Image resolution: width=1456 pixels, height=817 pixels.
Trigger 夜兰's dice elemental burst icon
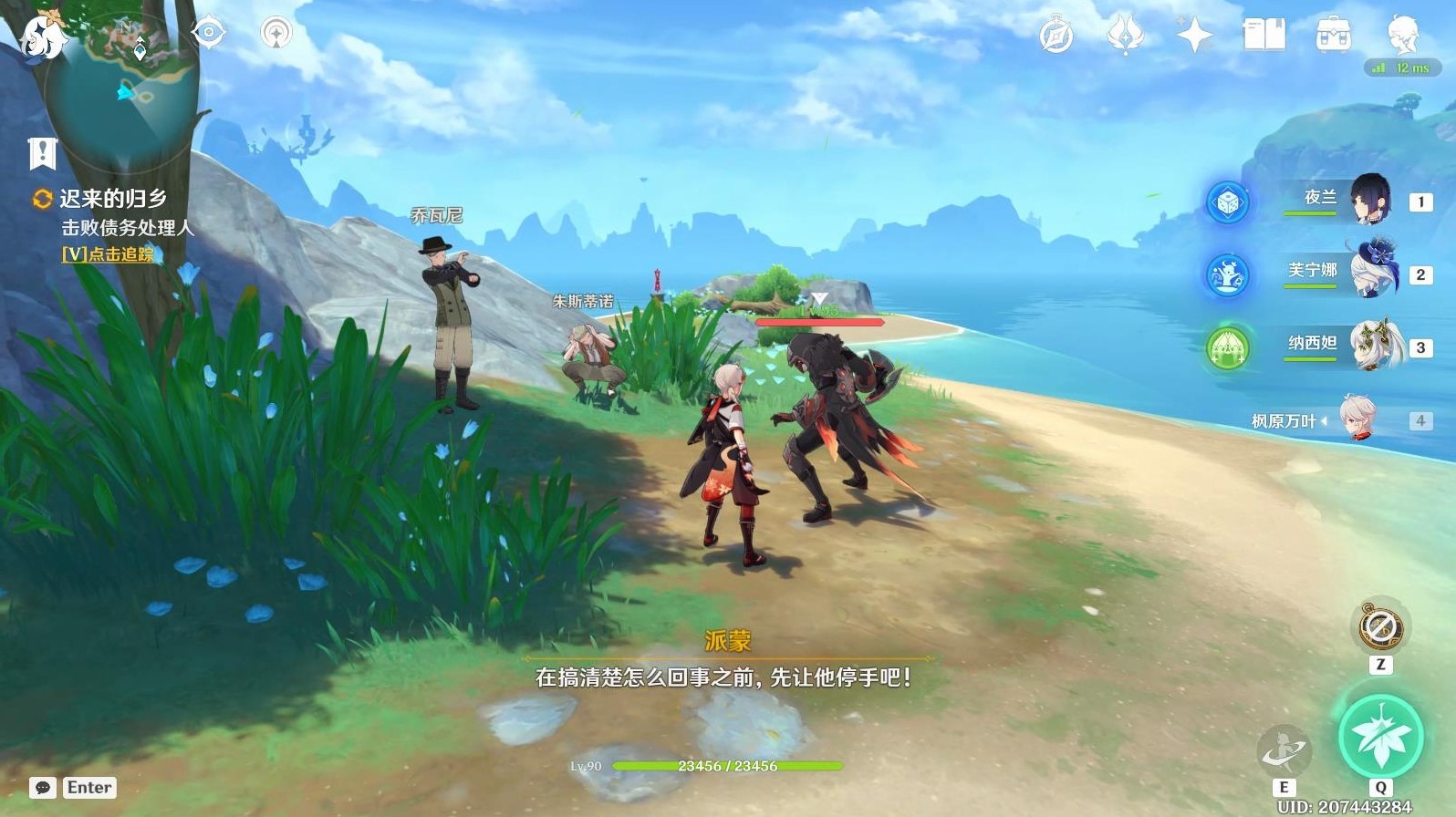(1228, 202)
